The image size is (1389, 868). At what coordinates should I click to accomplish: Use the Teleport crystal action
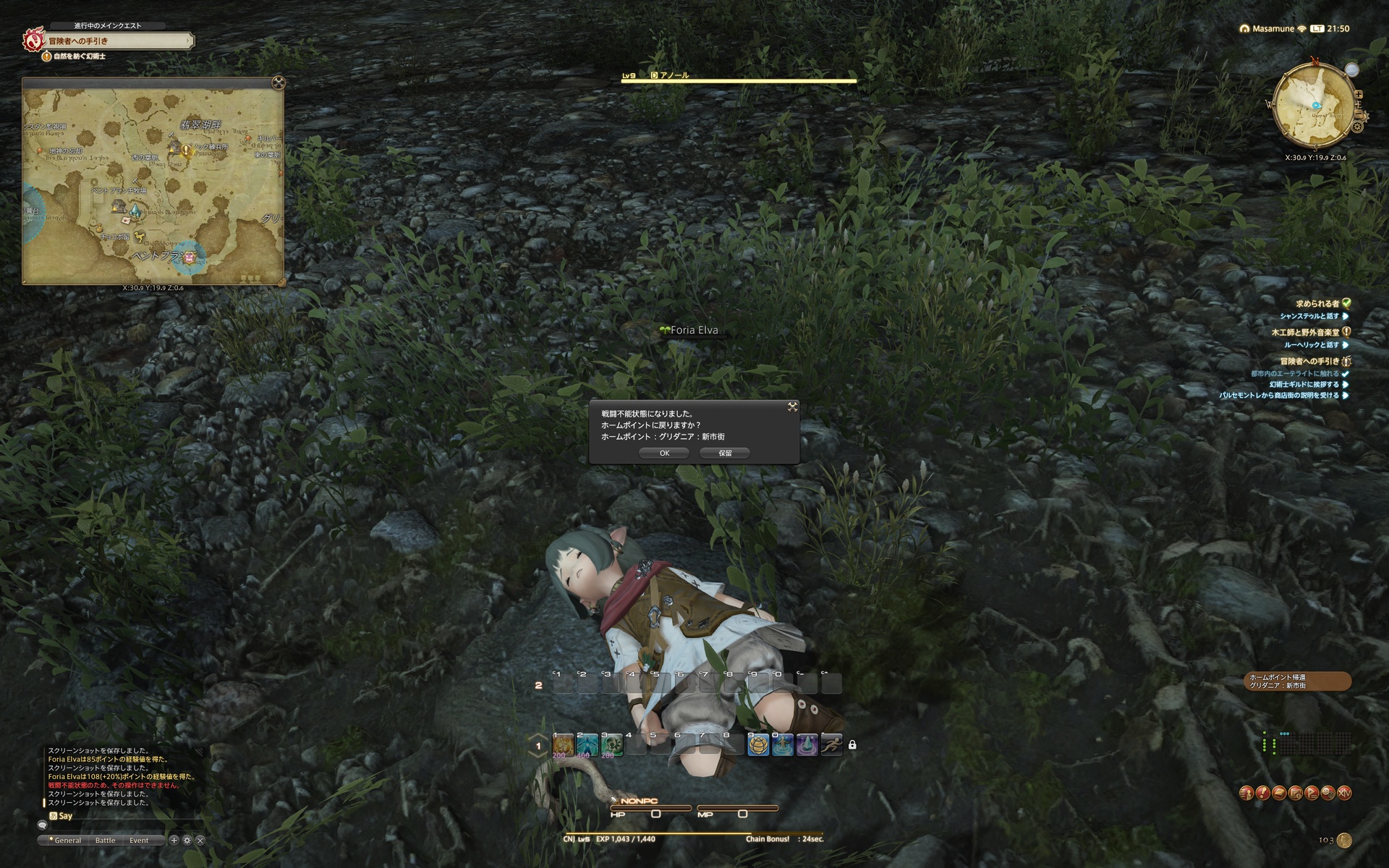click(x=807, y=744)
